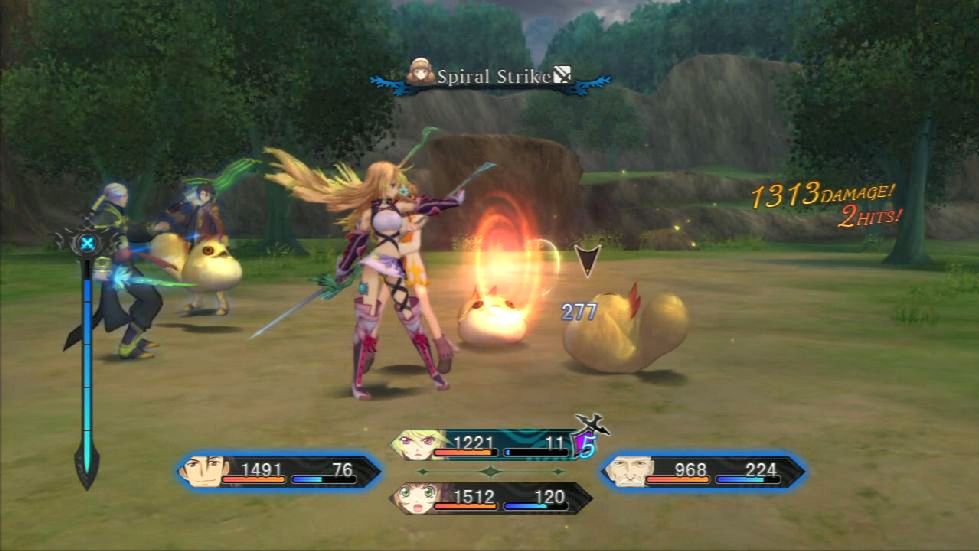Select the brown-haired girl's status panel
Viewport: 979px width, 551px height.
[490, 497]
